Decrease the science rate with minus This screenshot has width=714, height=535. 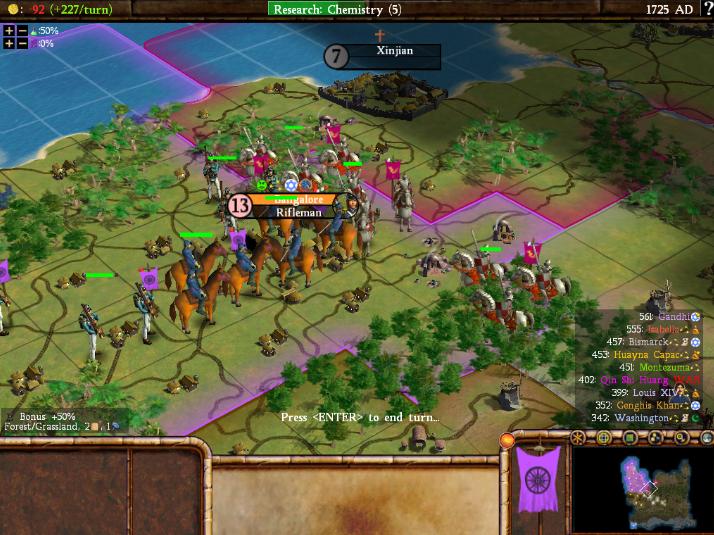click(22, 31)
